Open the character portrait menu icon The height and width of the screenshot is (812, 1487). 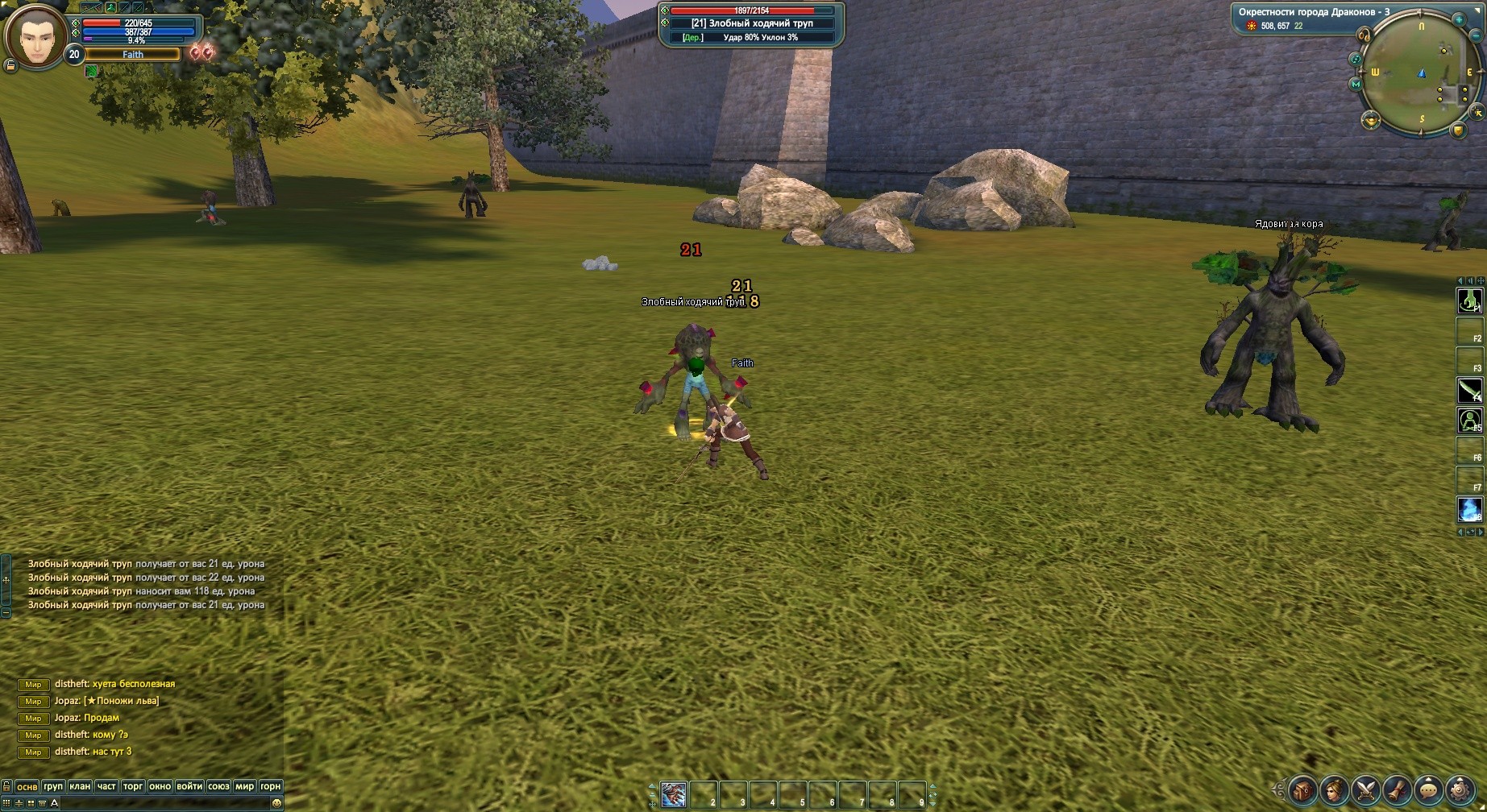point(1335,789)
